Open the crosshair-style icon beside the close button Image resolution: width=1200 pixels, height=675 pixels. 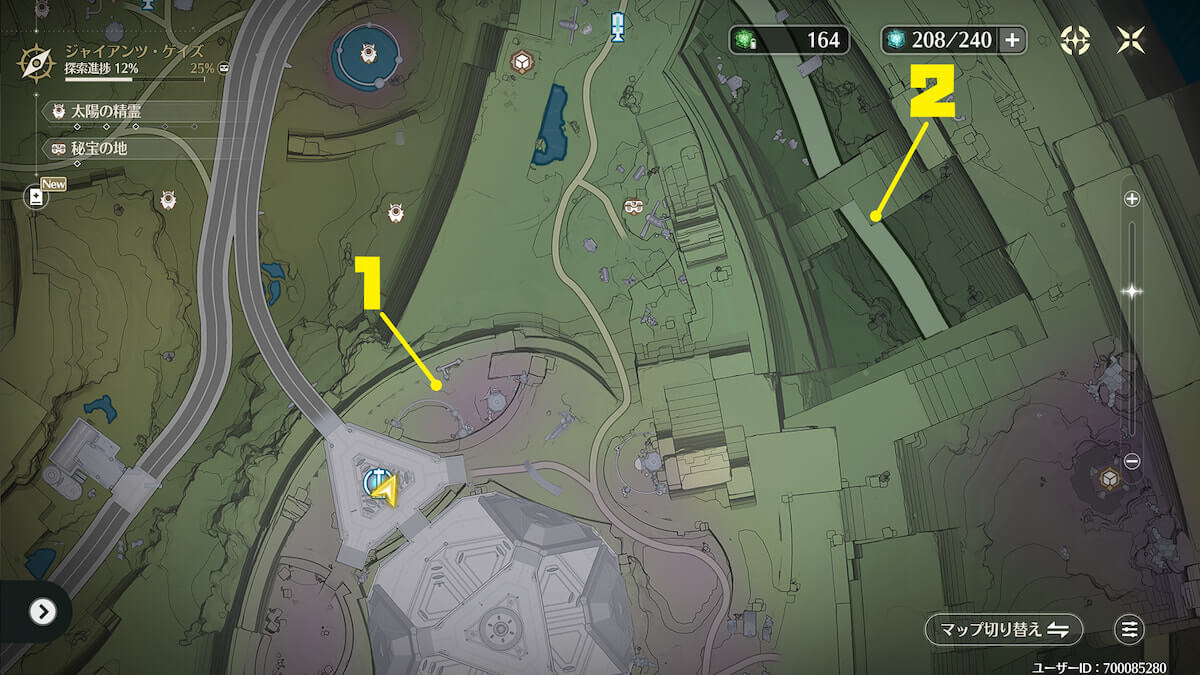(x=1076, y=40)
